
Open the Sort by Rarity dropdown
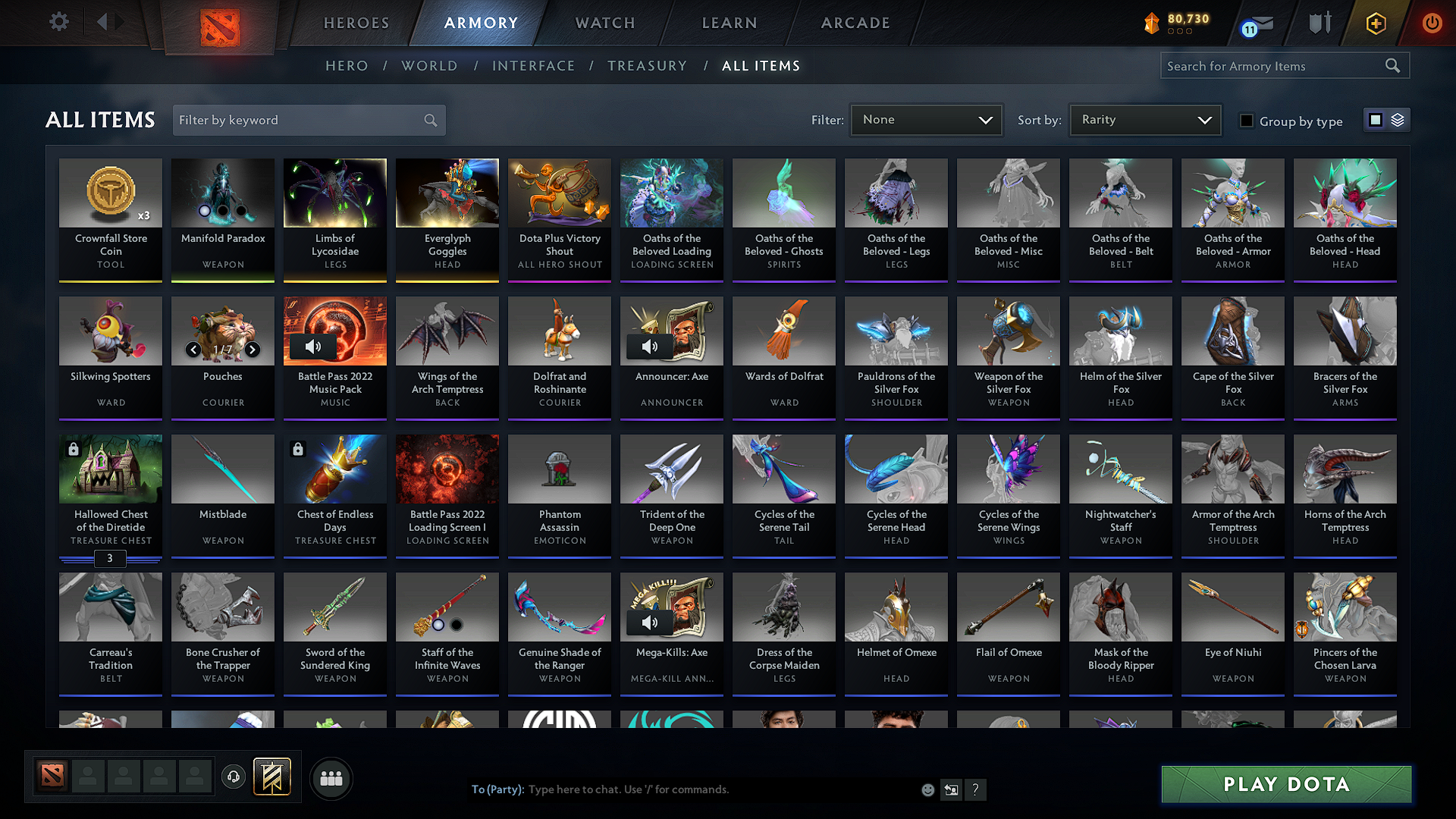pos(1144,120)
